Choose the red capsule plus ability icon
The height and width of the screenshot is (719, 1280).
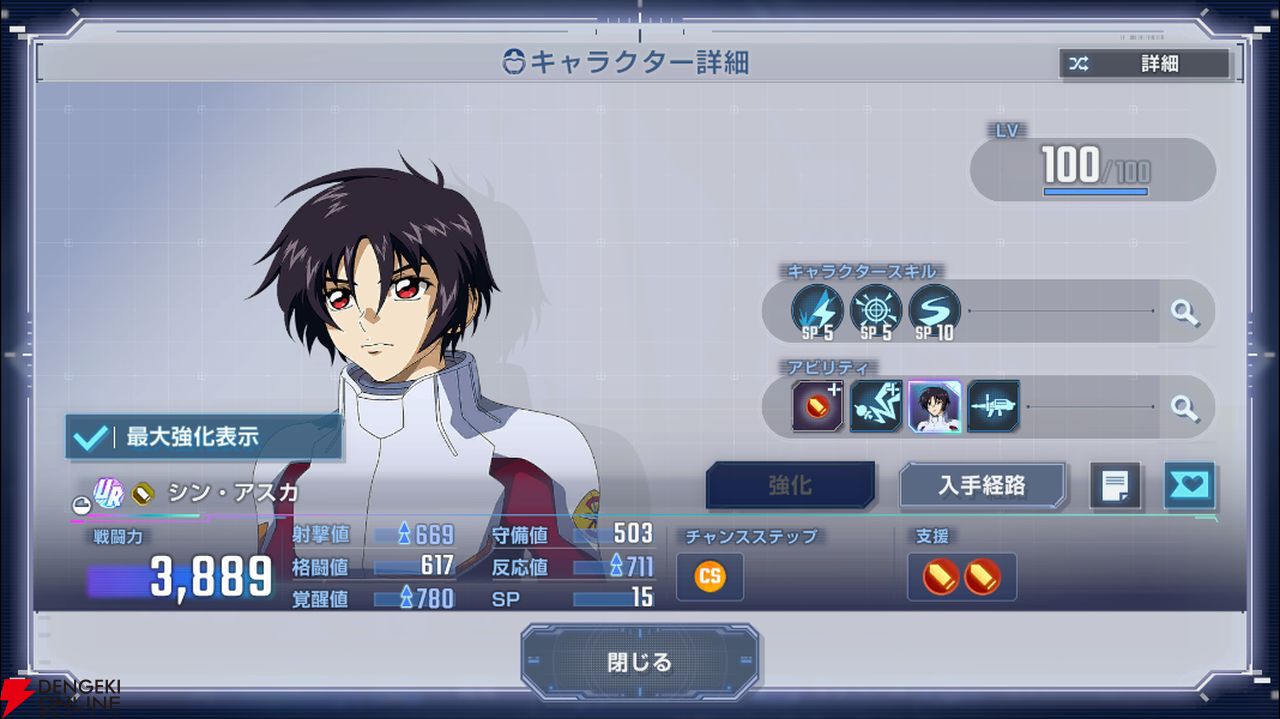pos(817,407)
